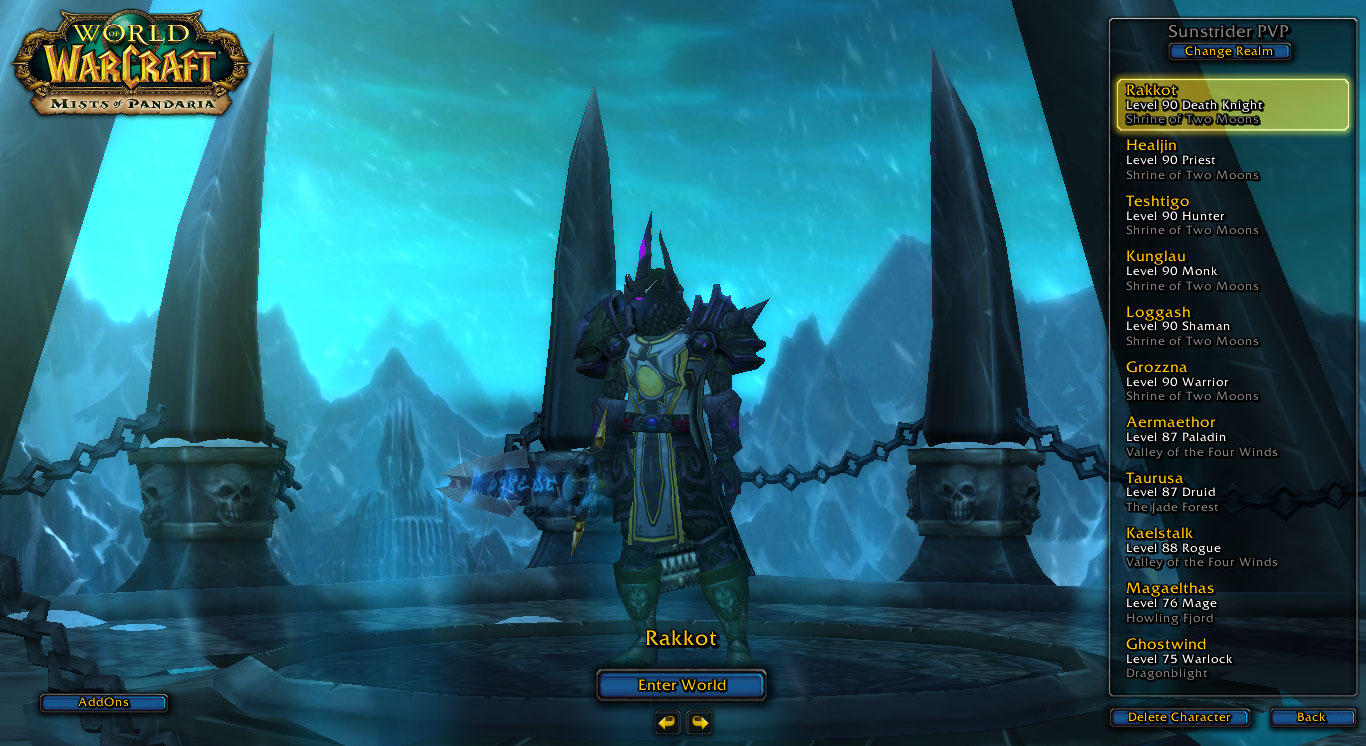This screenshot has height=746, width=1366.
Task: Click the yellow right arrow to rotate character
Action: click(698, 723)
